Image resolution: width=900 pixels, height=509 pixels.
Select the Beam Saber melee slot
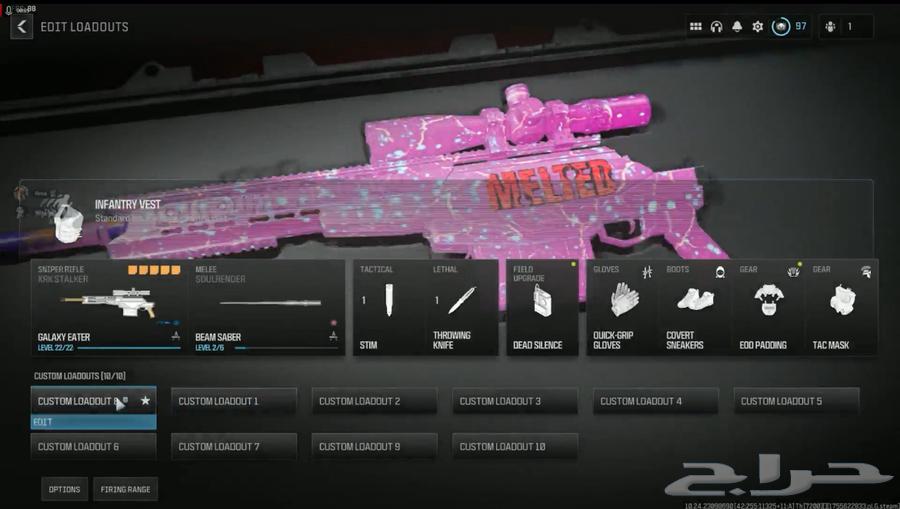(266, 308)
